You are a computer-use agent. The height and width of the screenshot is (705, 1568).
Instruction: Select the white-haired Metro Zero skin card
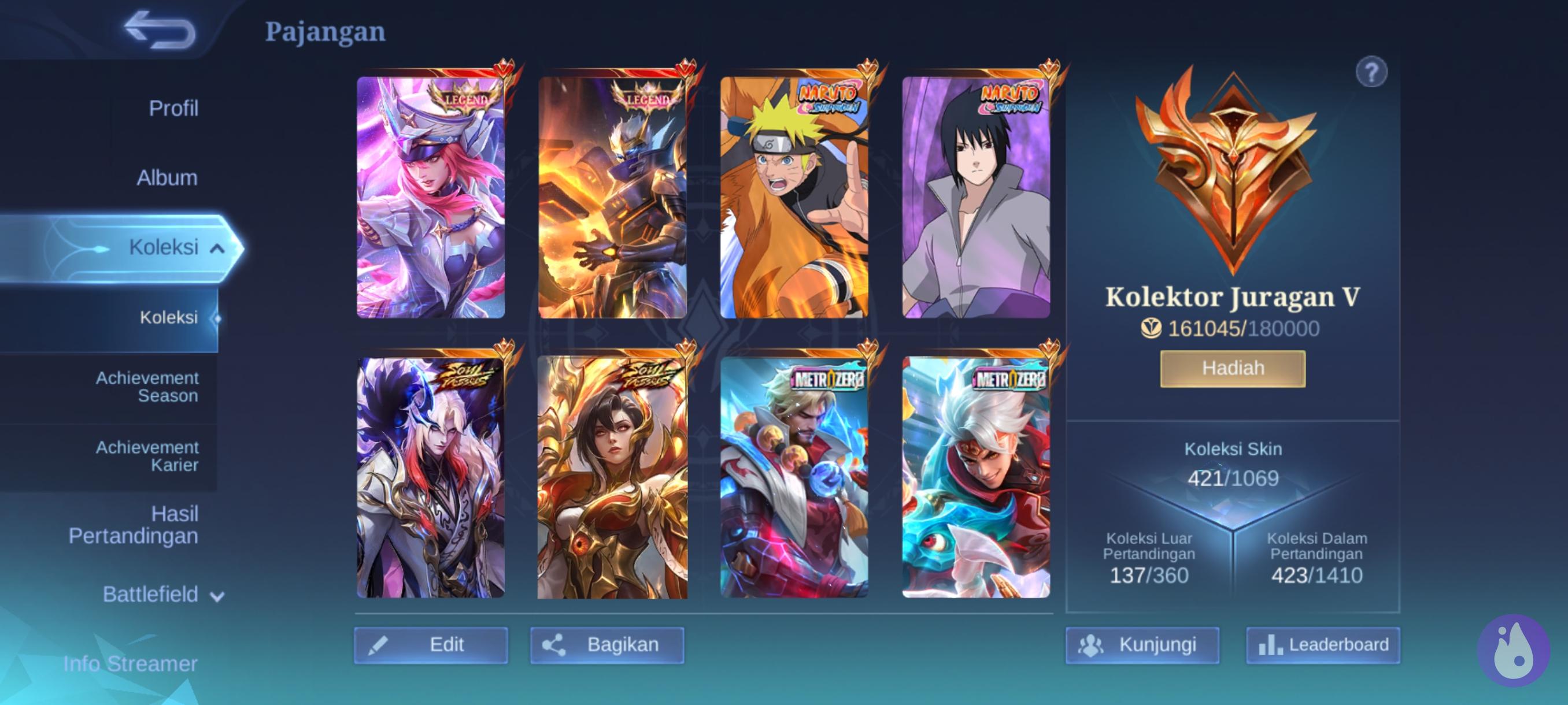click(975, 477)
